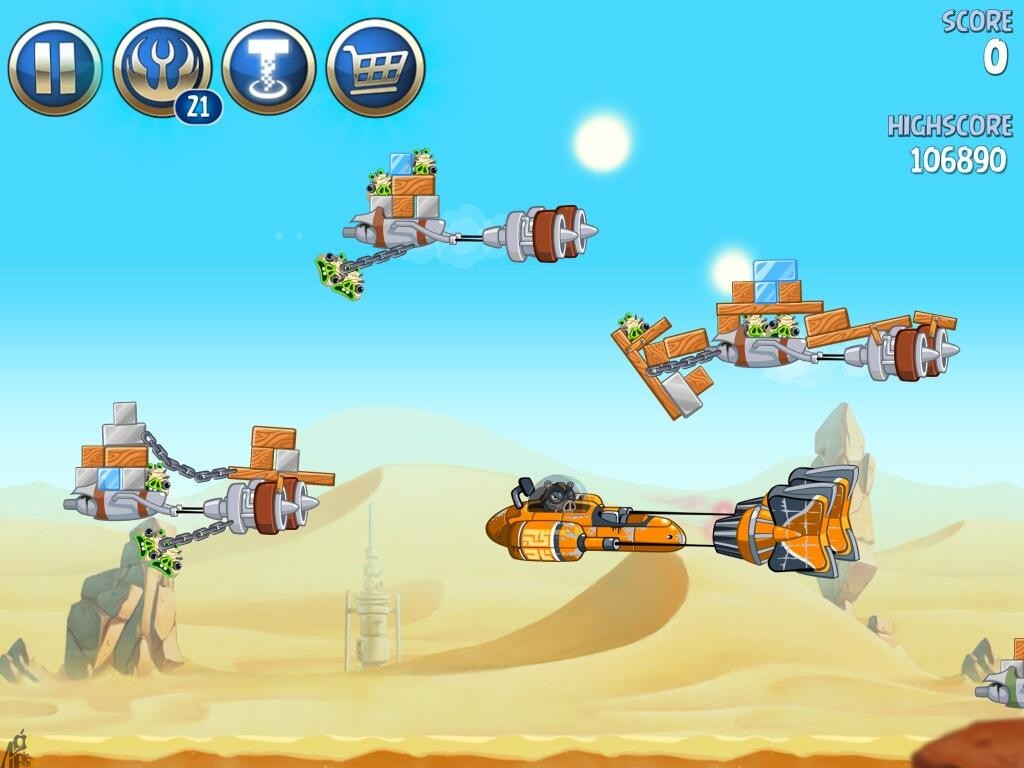This screenshot has height=768, width=1024.
Task: Pause the game
Action: coord(55,68)
